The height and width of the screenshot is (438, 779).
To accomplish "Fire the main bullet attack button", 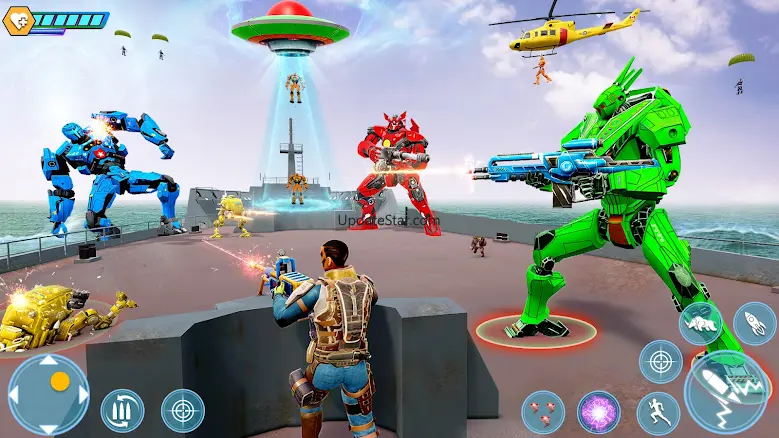I will (x=726, y=392).
